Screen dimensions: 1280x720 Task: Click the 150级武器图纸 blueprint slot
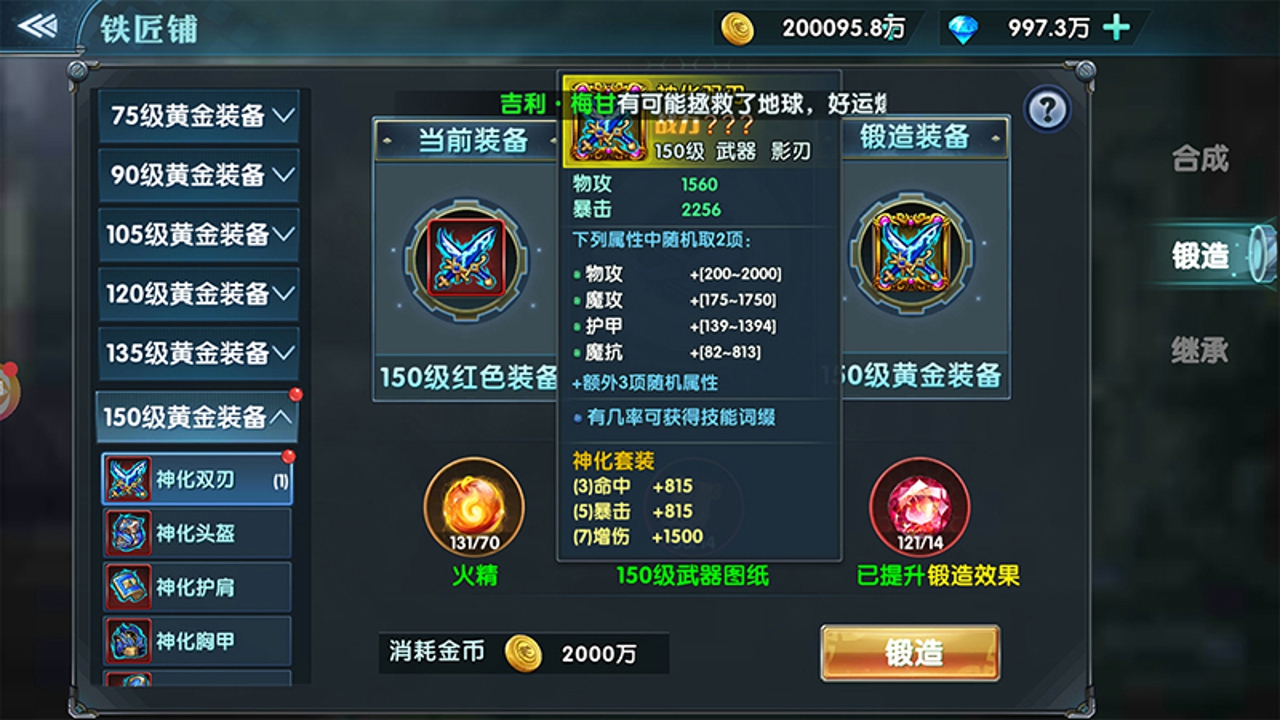(696, 505)
